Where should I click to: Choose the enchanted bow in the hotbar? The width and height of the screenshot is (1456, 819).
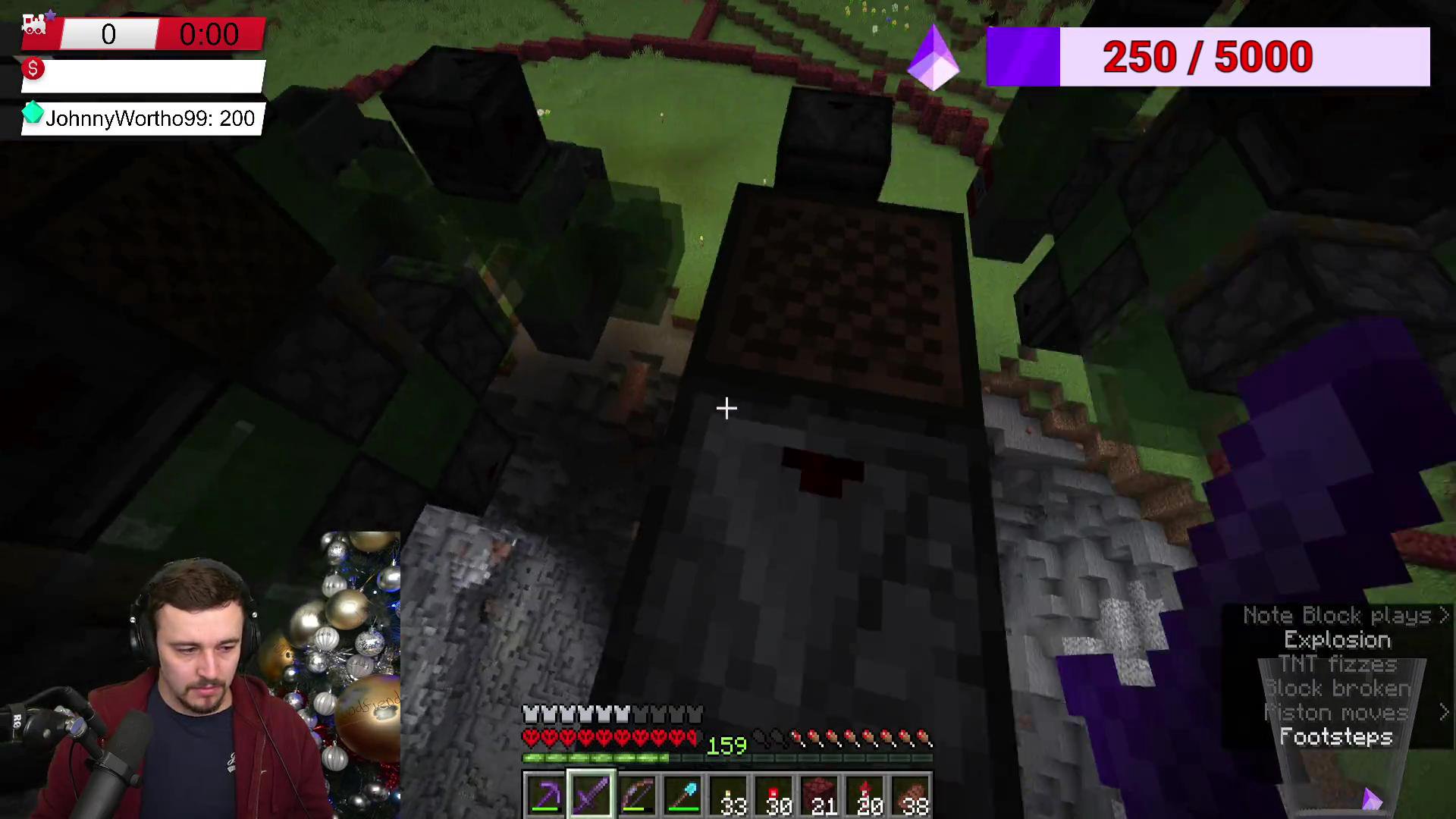click(637, 795)
